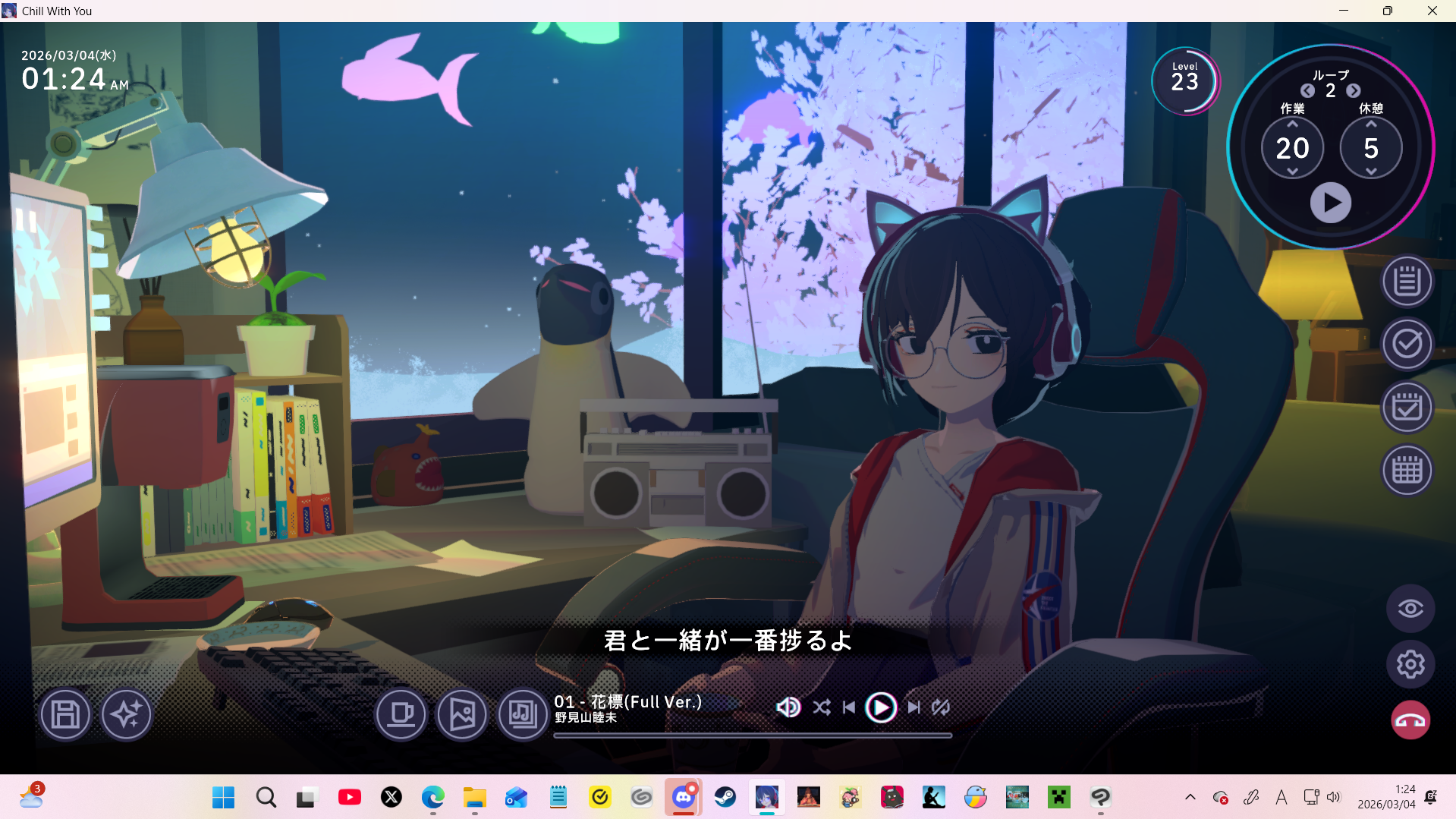
Task: Skip to the next song
Action: 914,707
